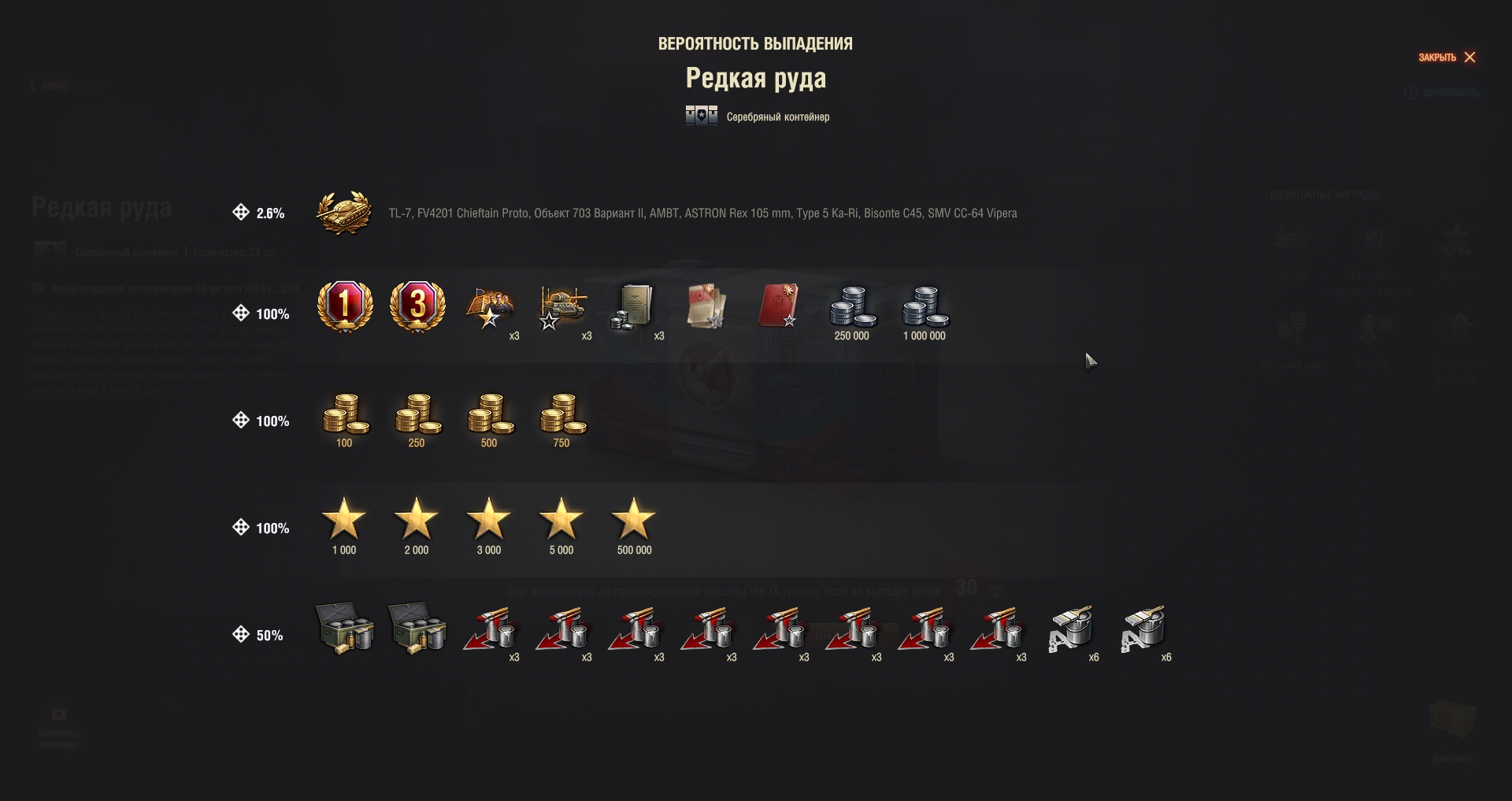1512x801 pixels.
Task: Choose the 3-day premium account medal
Action: (x=417, y=306)
